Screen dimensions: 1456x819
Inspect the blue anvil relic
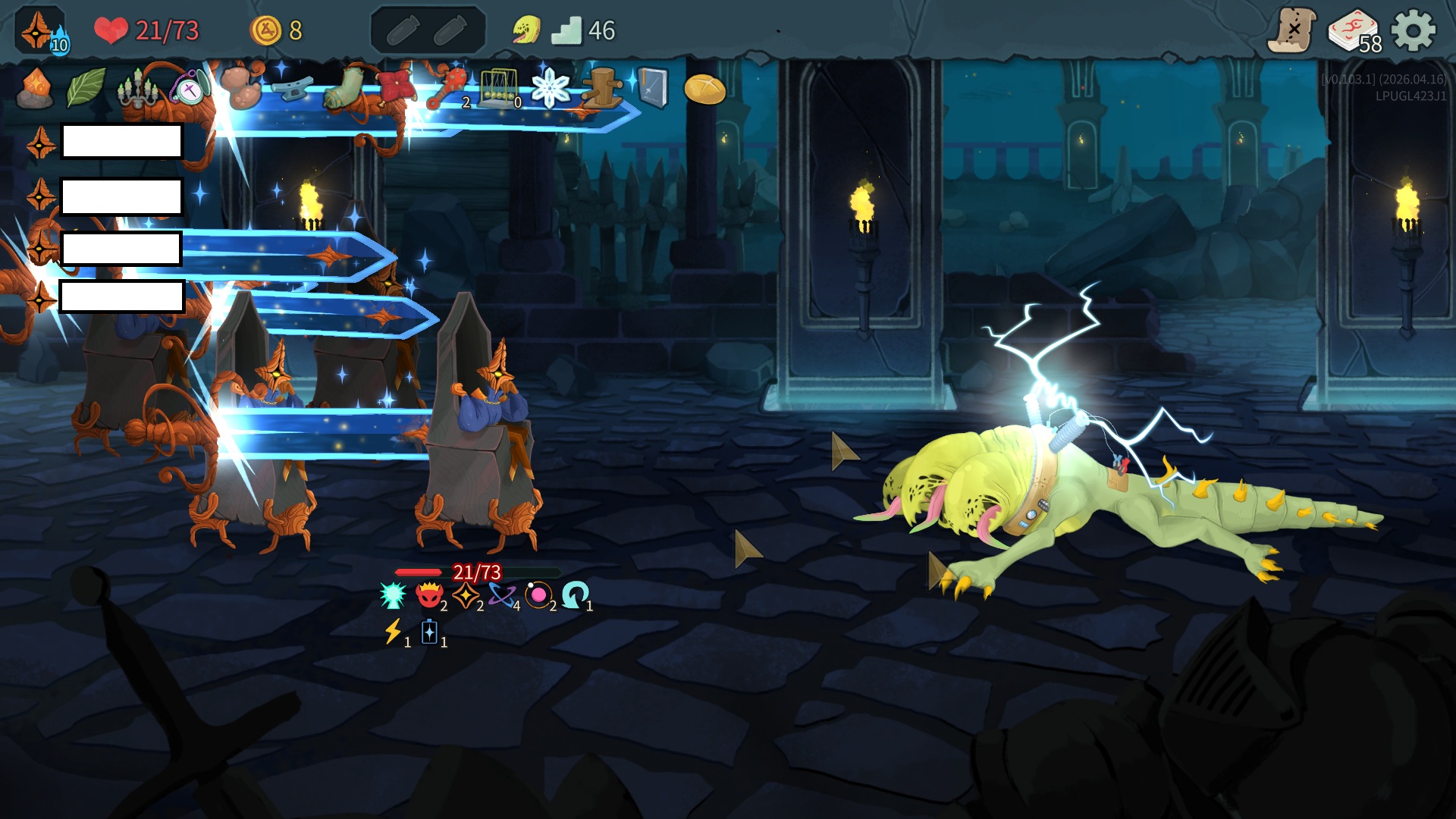293,89
